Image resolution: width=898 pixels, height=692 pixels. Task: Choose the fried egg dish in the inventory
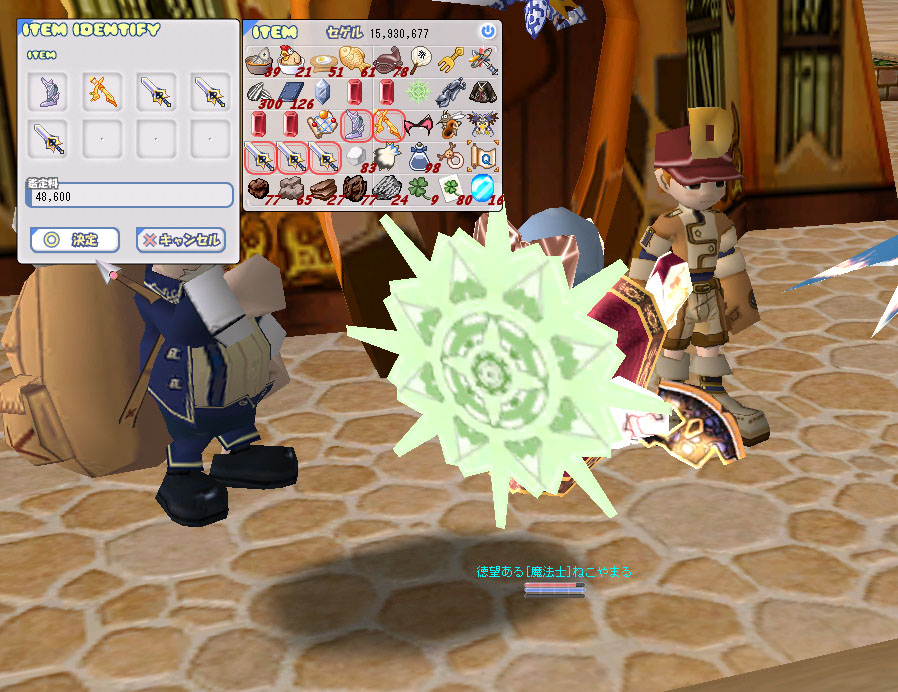(x=323, y=61)
